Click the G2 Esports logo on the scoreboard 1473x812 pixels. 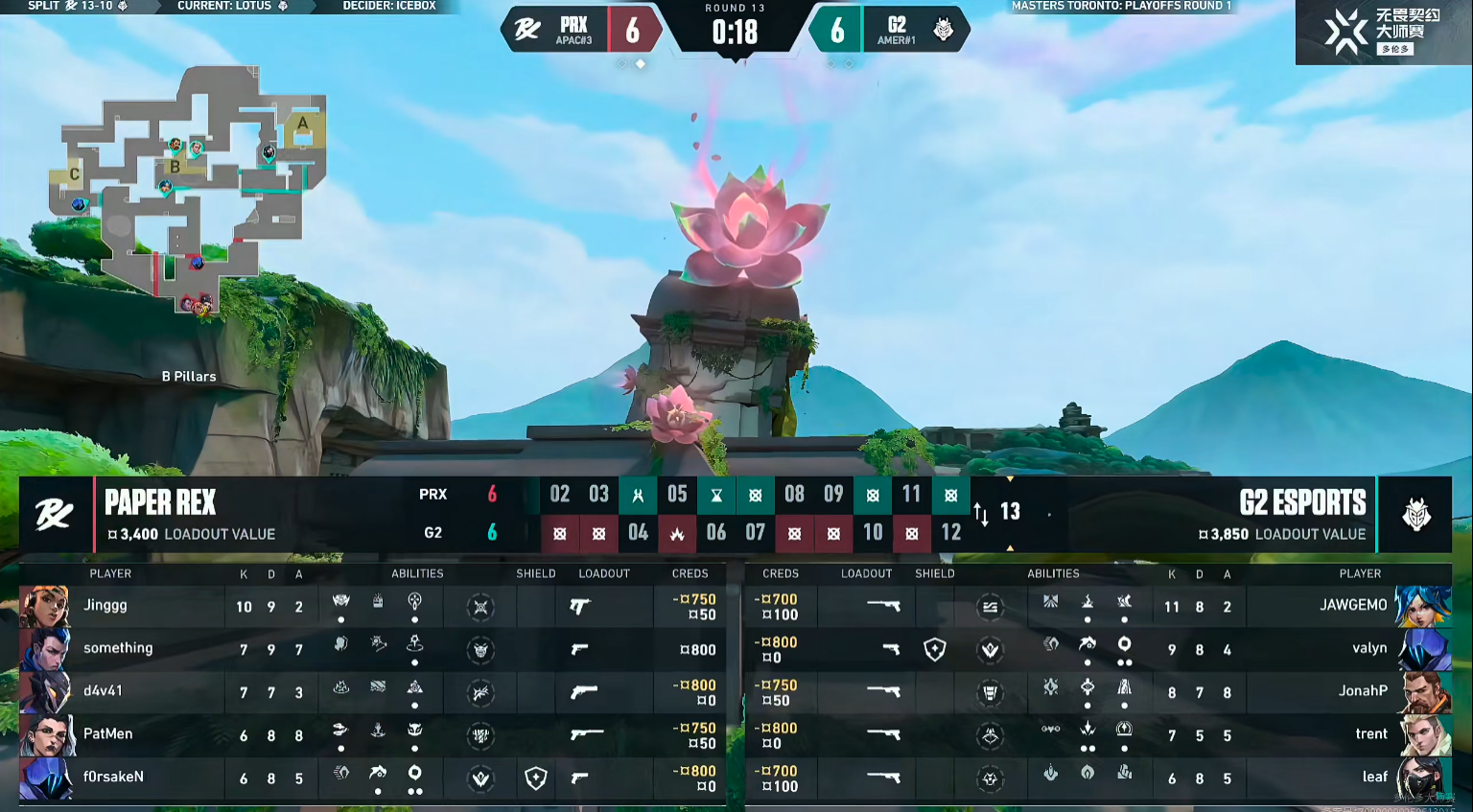(1415, 515)
